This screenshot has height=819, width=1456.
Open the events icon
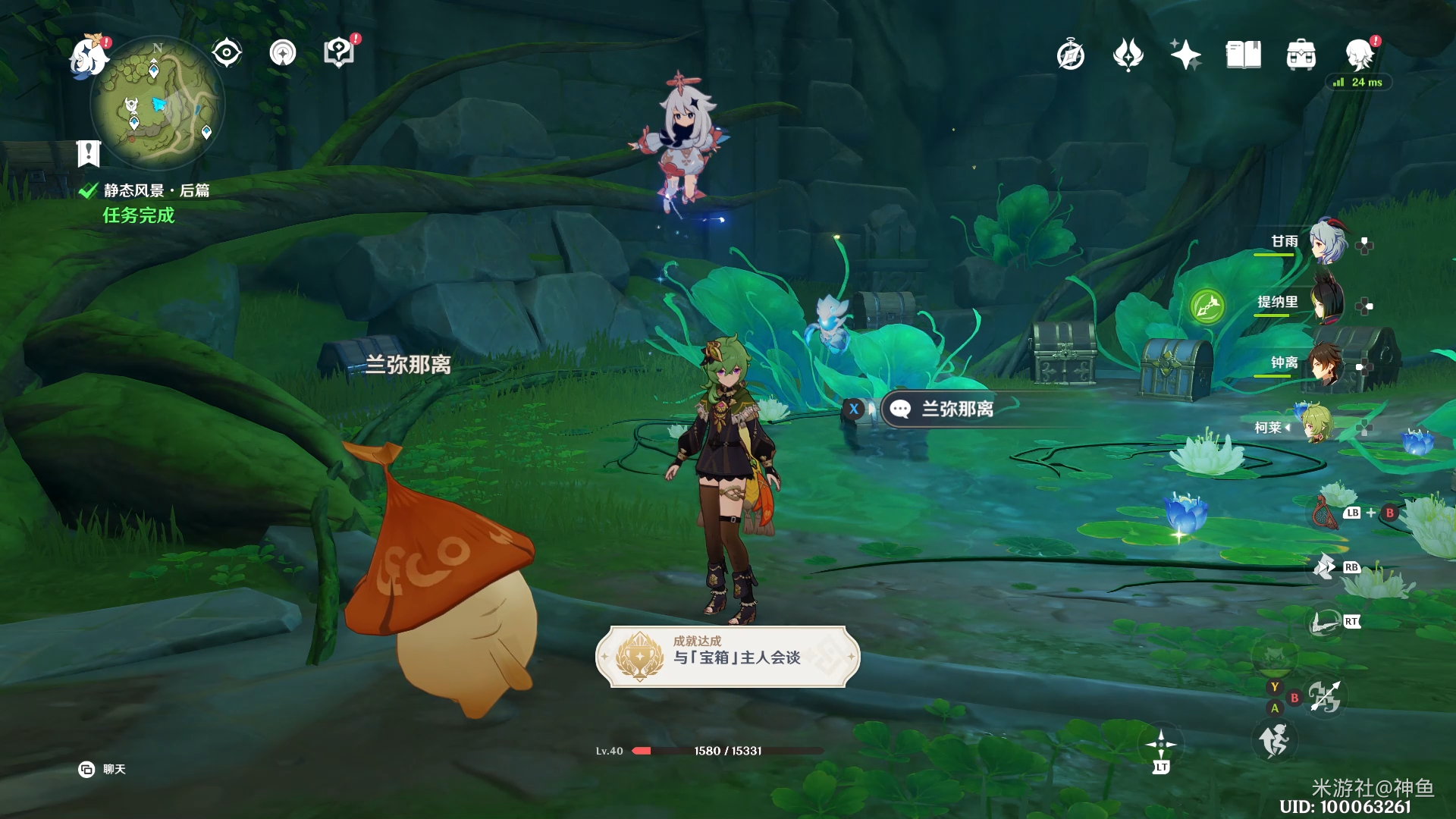click(x=1128, y=55)
